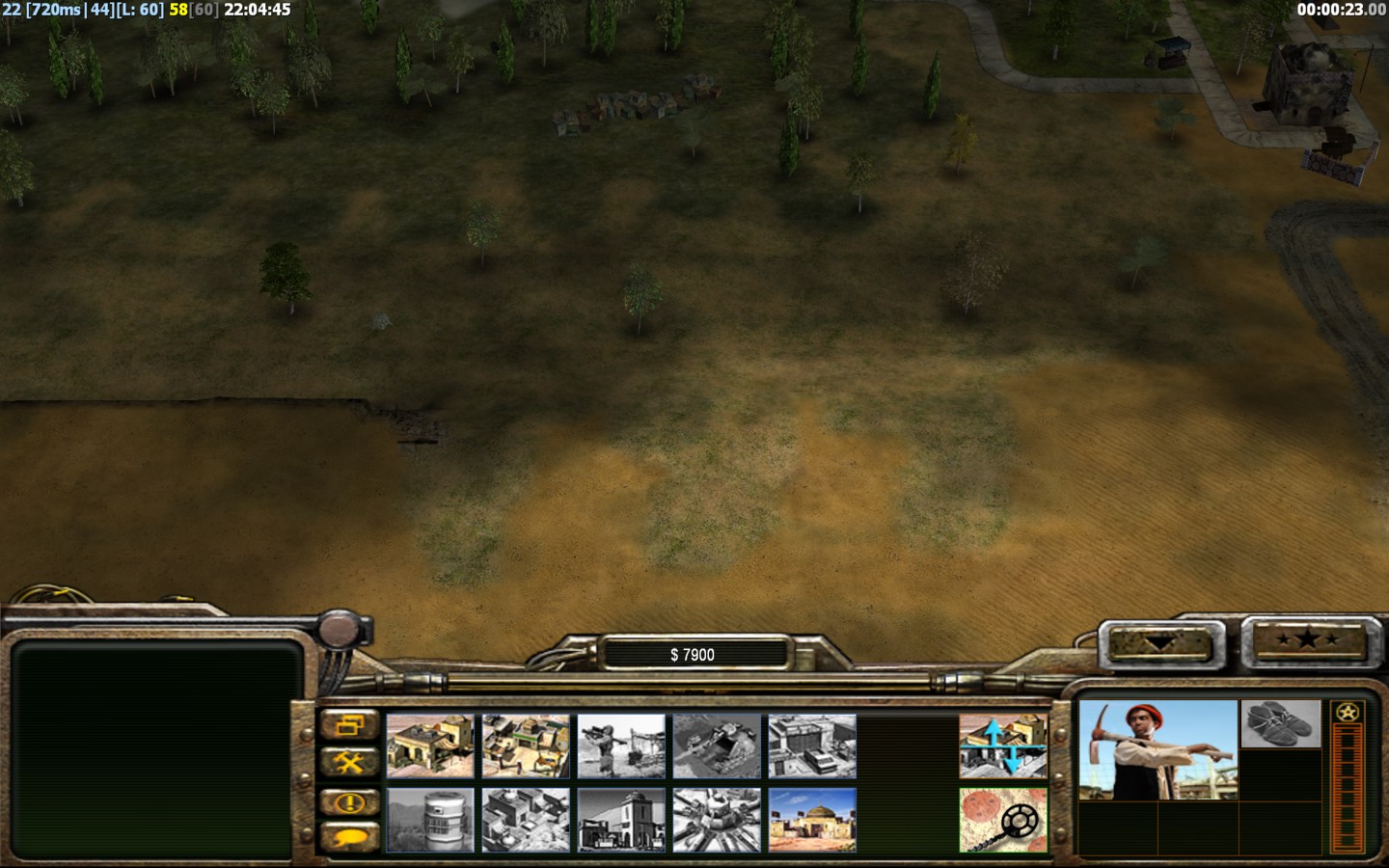This screenshot has width=1389, height=868.
Task: Build the Scud Storm superweapon
Action: click(717, 821)
